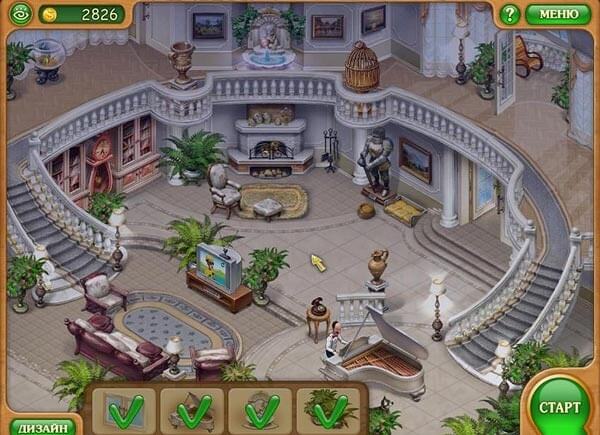Choose the checked wall picture slot
This screenshot has height=435, width=600.
(124, 409)
